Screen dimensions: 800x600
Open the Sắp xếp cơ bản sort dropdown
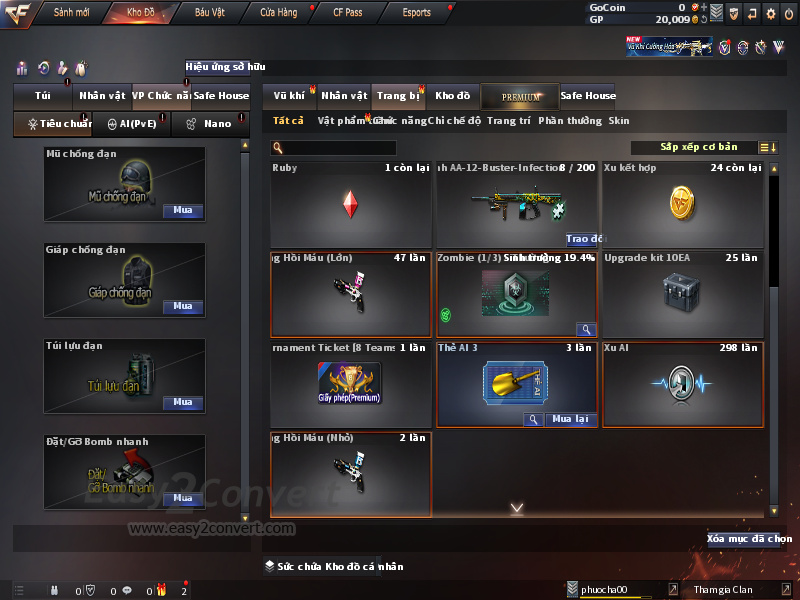(x=699, y=147)
